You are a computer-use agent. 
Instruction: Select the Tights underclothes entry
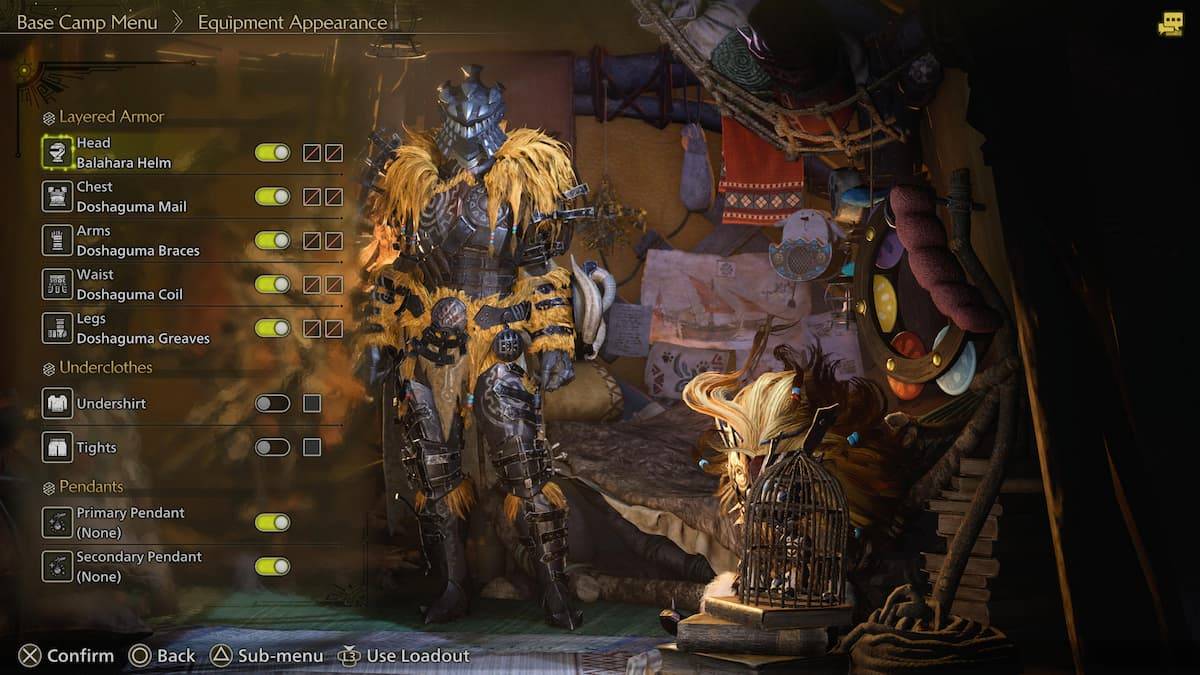point(96,448)
